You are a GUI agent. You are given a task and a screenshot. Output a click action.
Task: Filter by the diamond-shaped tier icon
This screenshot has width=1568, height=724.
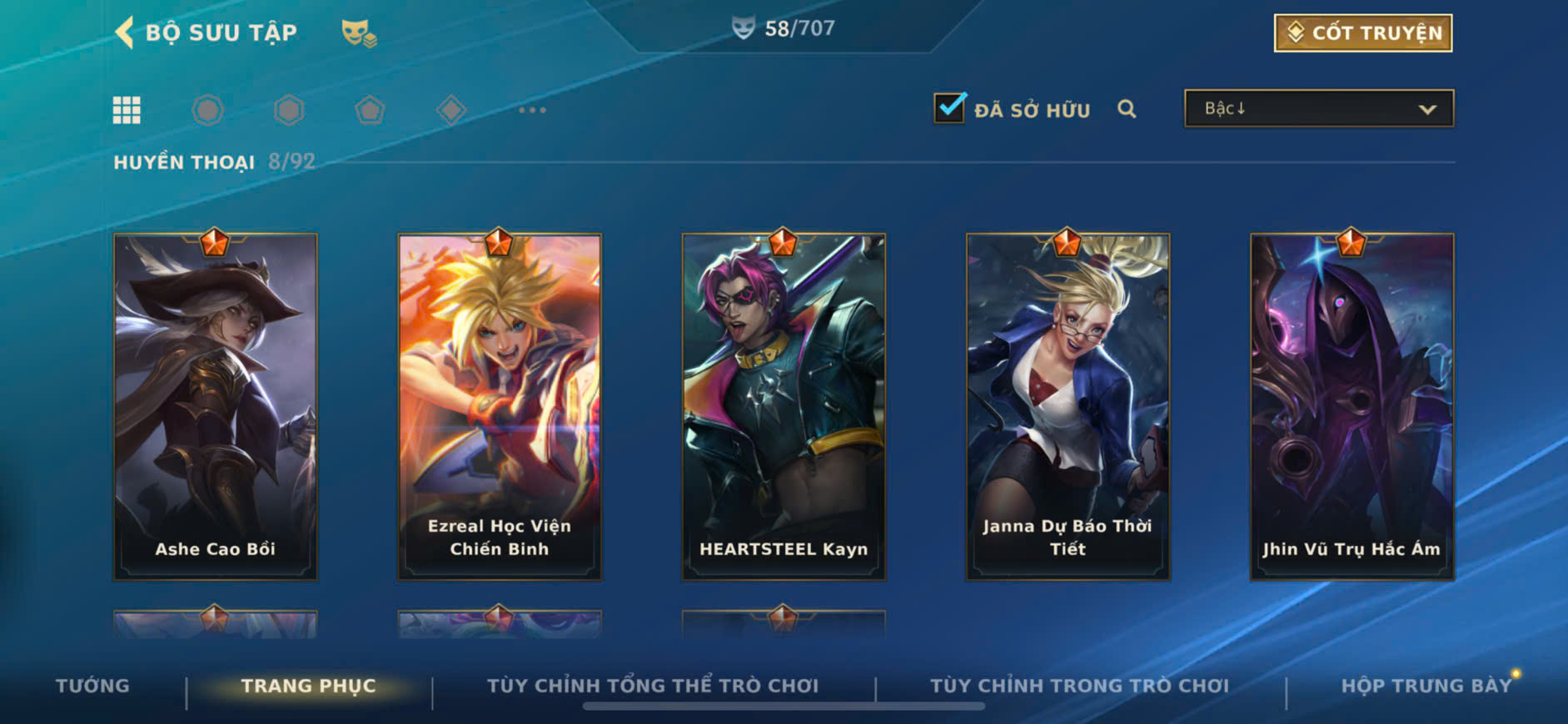coord(450,110)
